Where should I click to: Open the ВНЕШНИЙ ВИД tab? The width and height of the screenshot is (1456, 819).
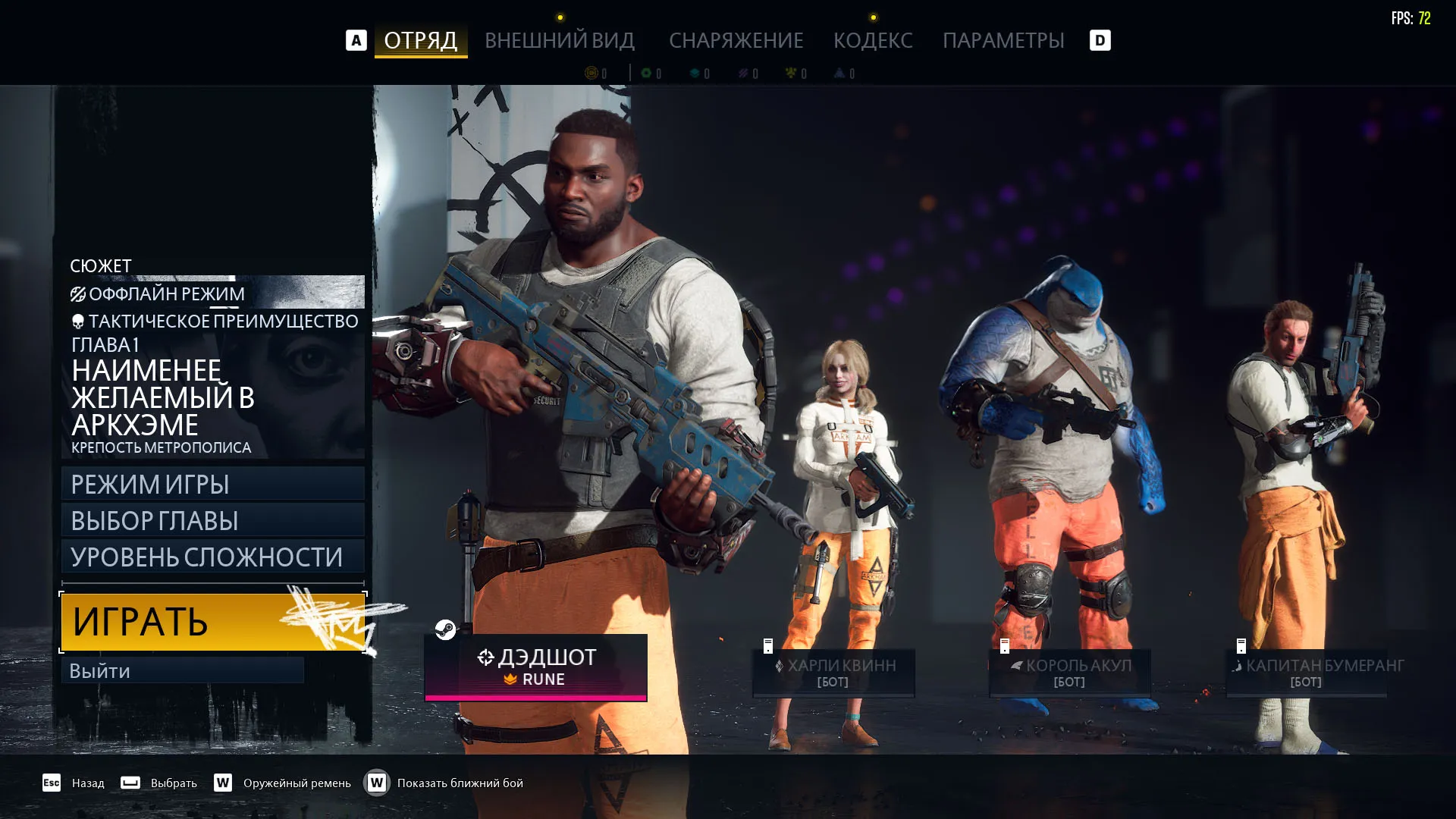(x=560, y=40)
